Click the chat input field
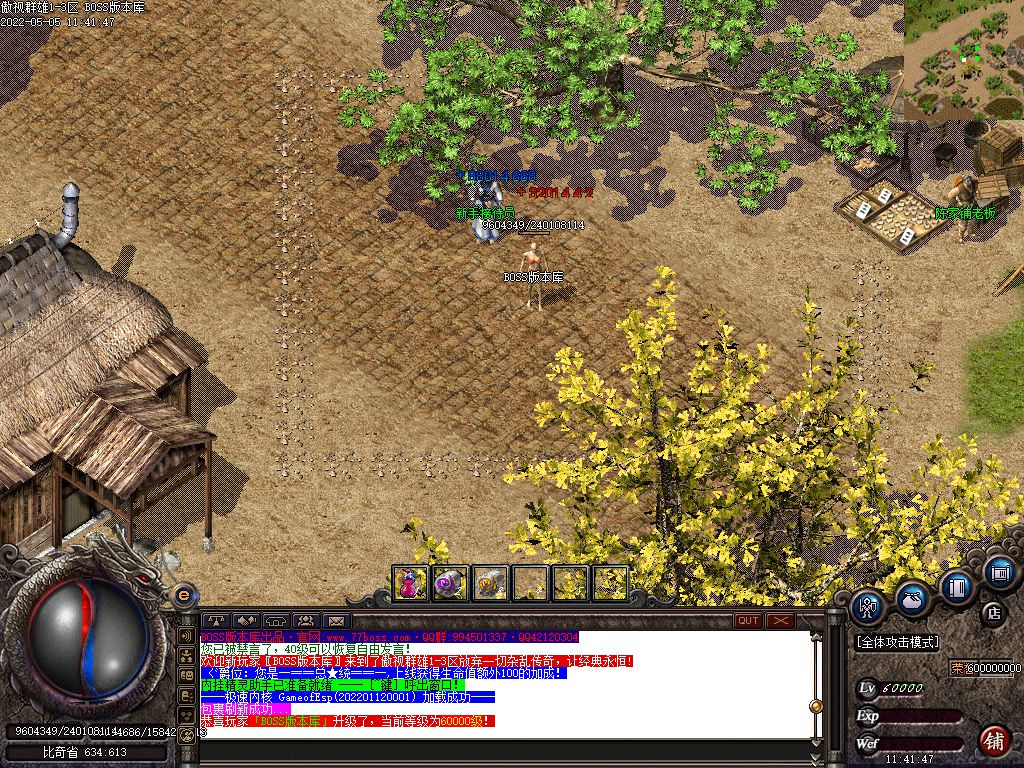 500,733
